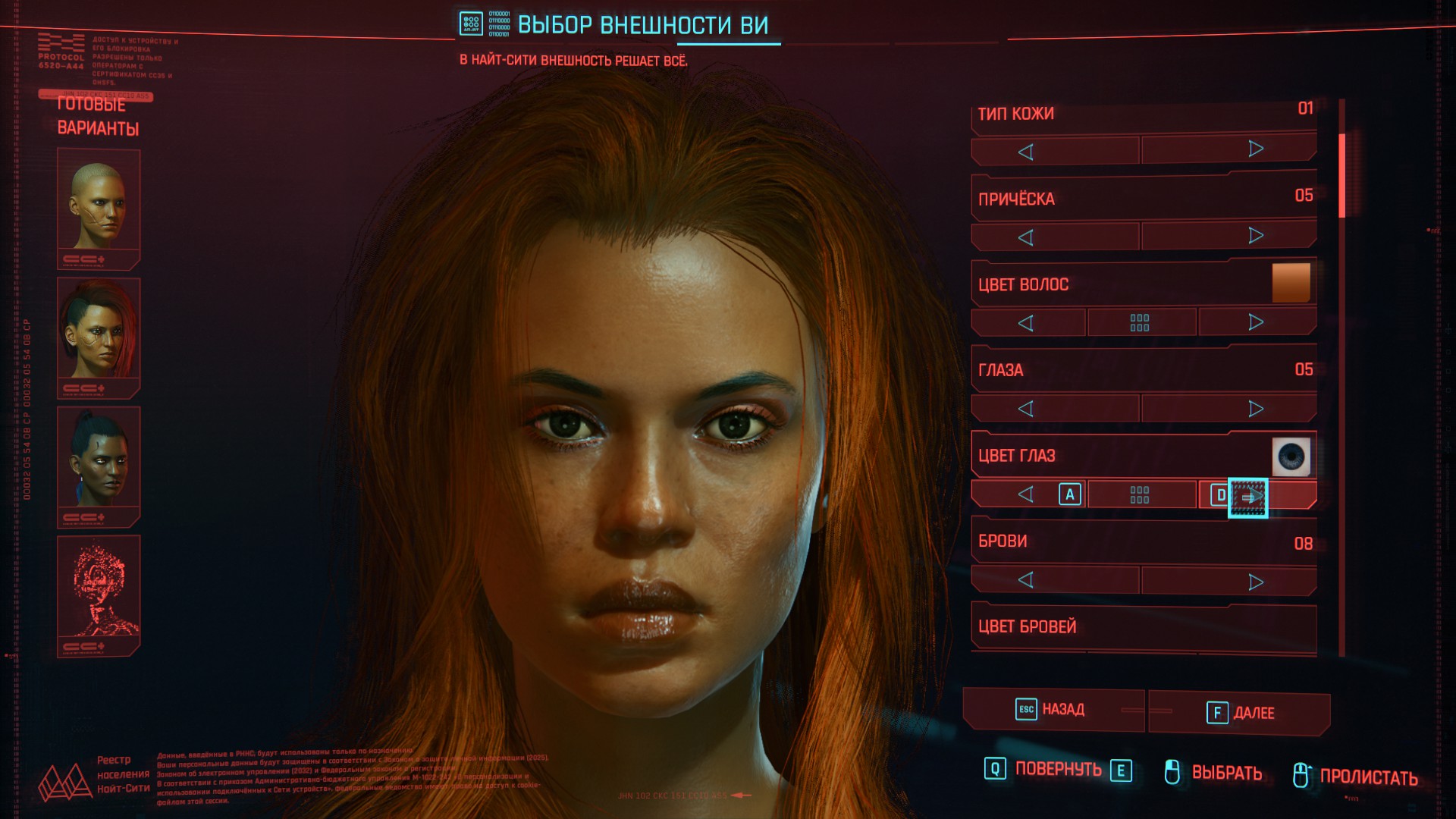1456x819 pixels.
Task: Switch to next skin type
Action: point(1256,149)
